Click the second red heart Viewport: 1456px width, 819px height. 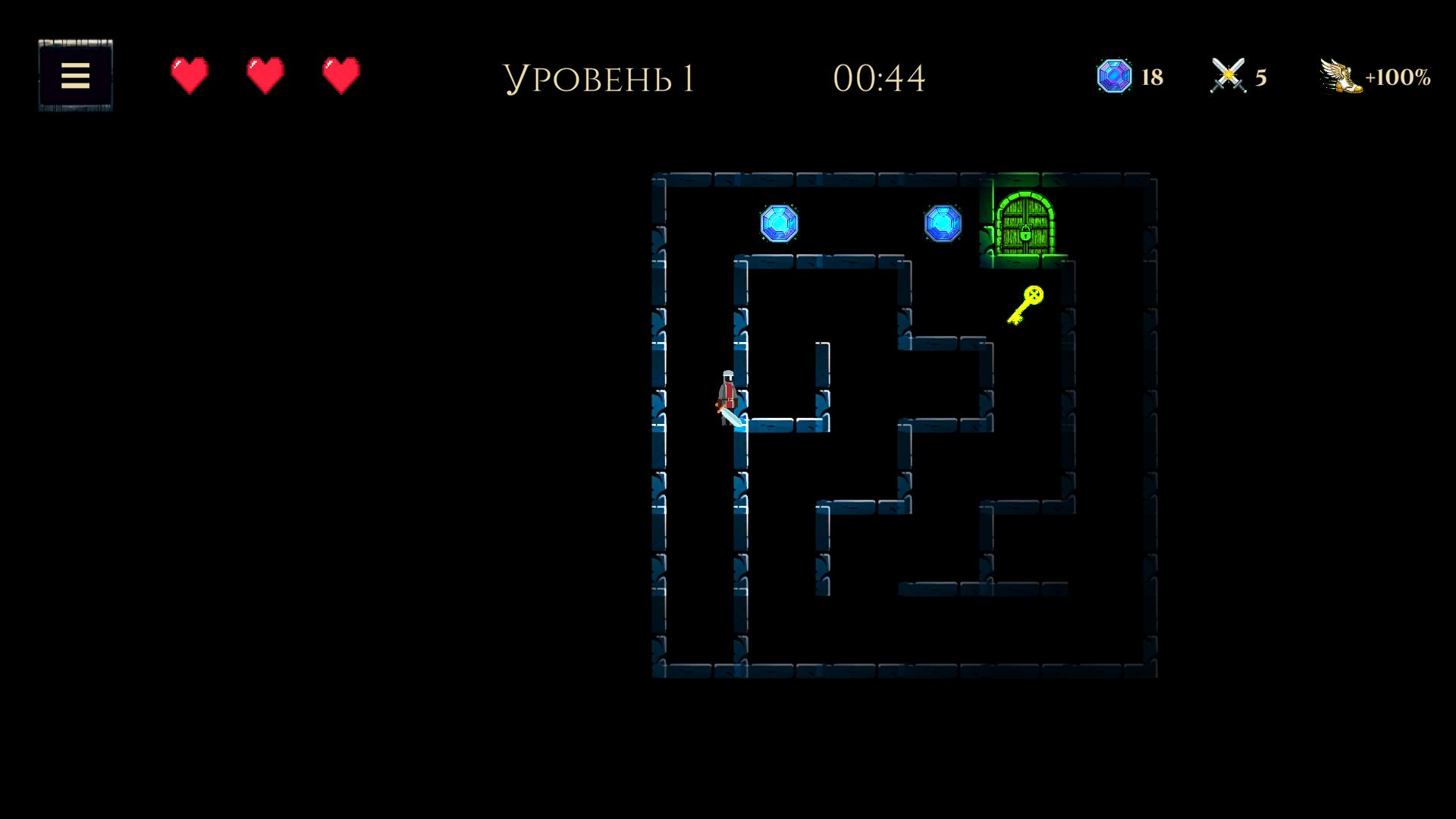click(x=264, y=75)
